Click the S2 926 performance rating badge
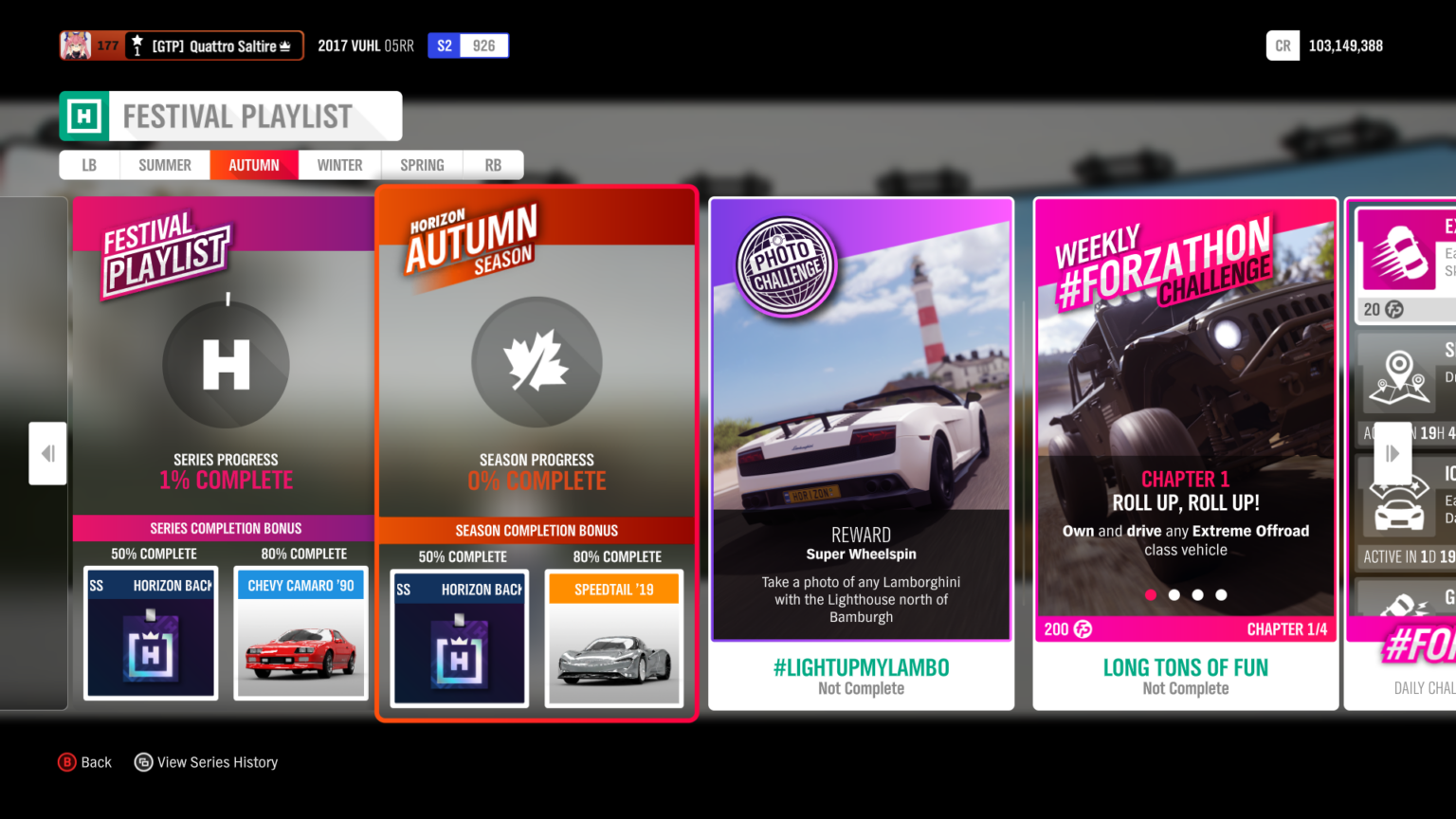1456x819 pixels. coord(468,45)
